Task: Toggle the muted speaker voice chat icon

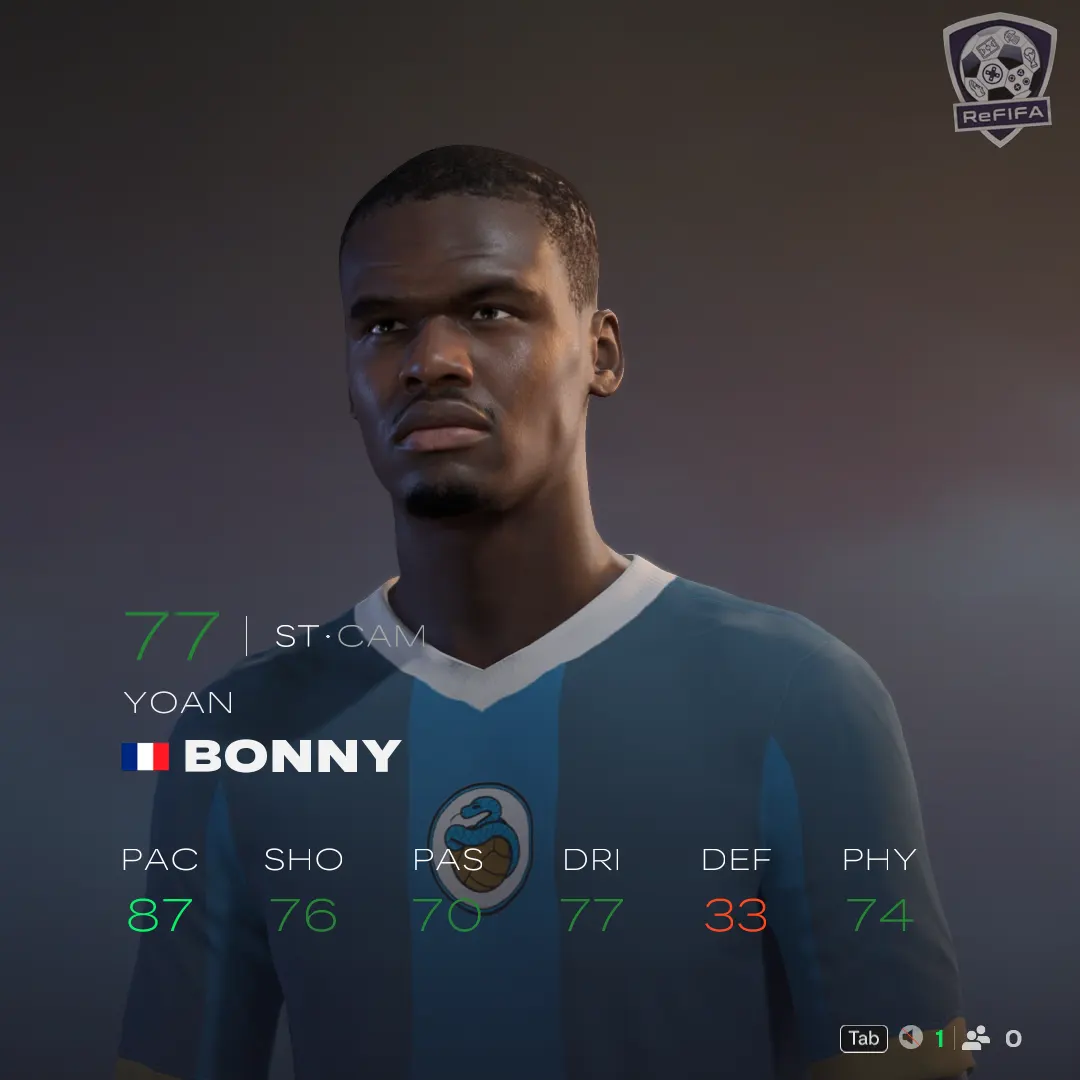Action: click(910, 1038)
